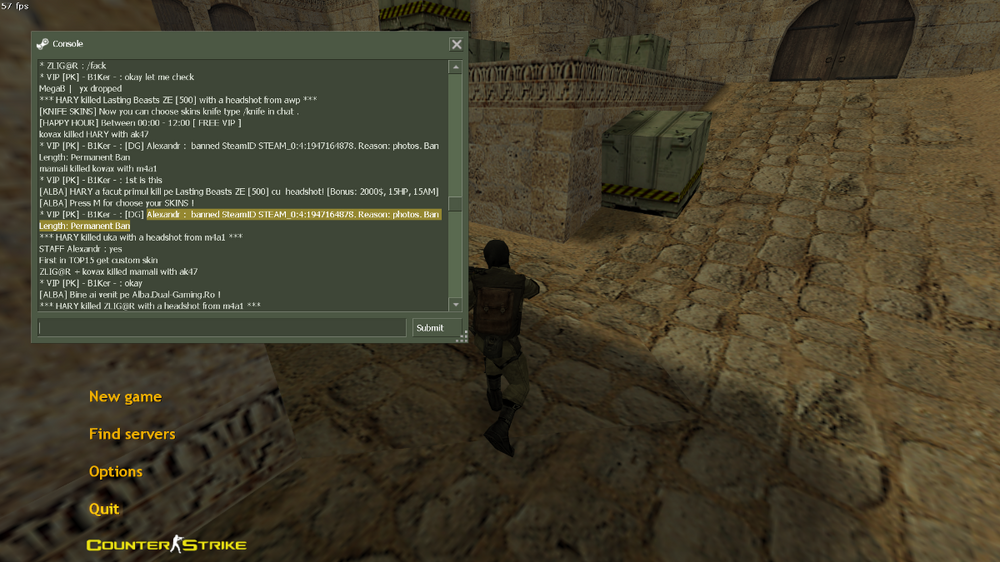Focus the console command input field
The image size is (1000, 562).
click(x=222, y=328)
